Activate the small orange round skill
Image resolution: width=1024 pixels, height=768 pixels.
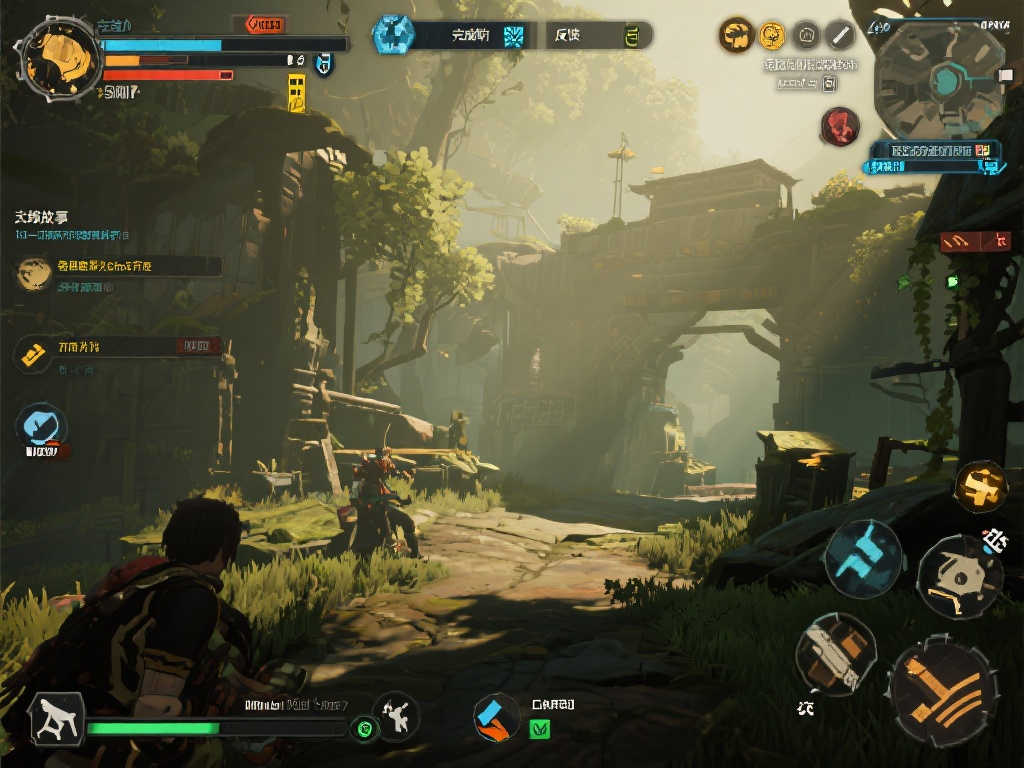pyautogui.click(x=980, y=487)
